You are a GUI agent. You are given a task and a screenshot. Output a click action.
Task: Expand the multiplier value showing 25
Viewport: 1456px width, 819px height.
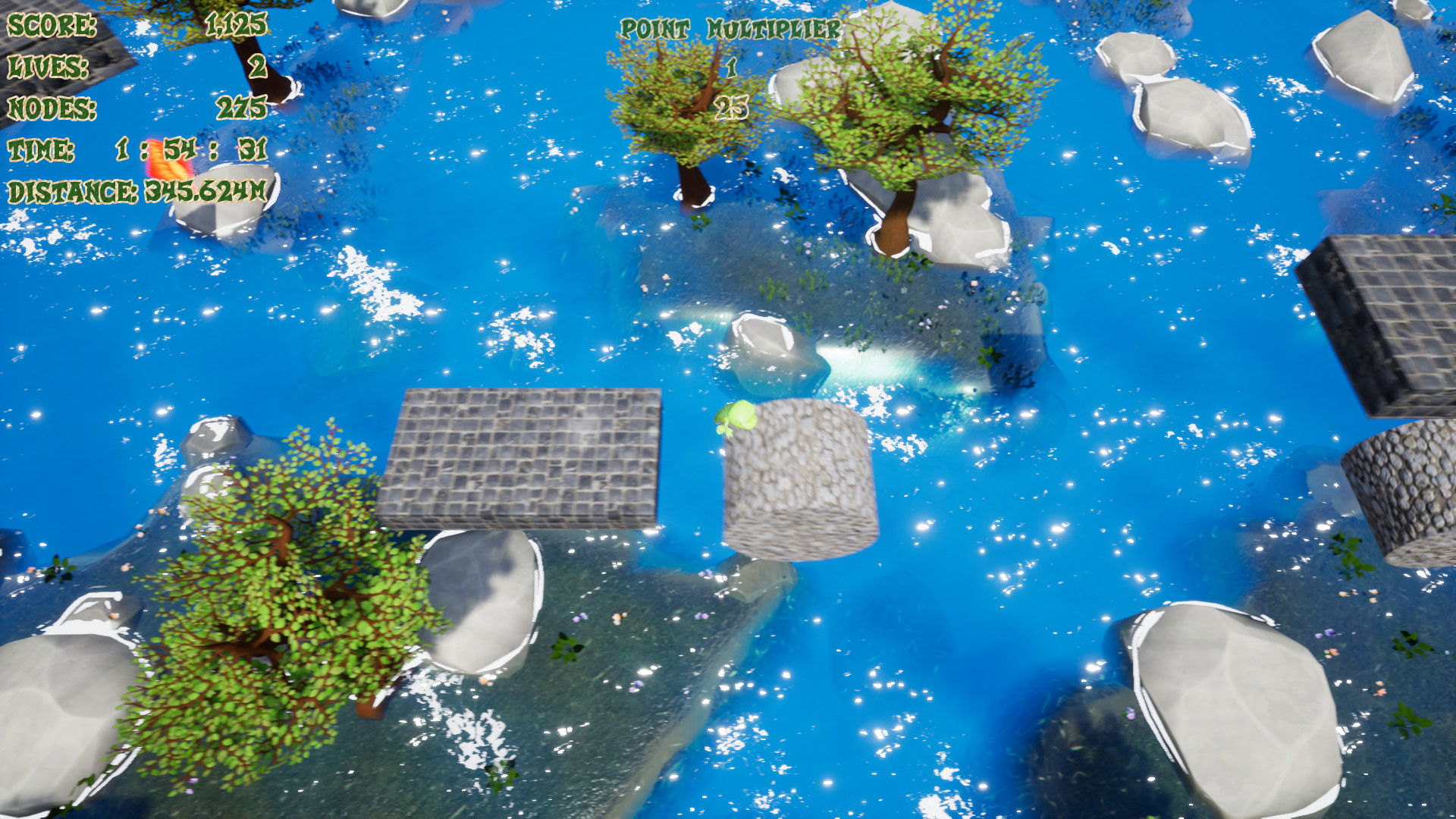(730, 108)
